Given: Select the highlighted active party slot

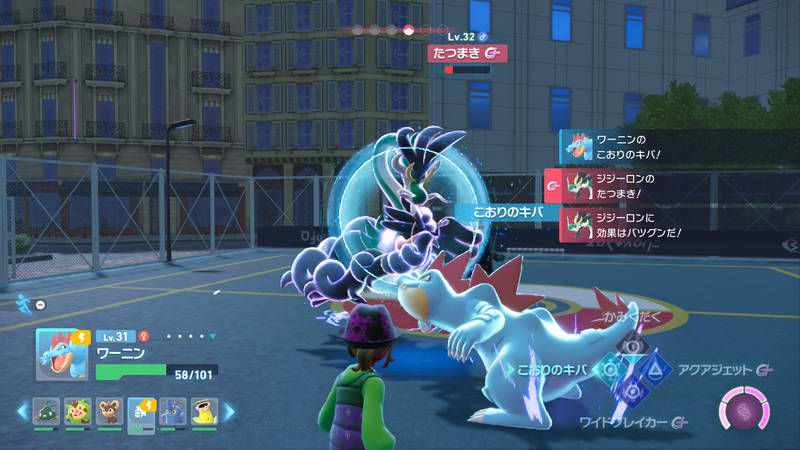Looking at the screenshot, I should [x=141, y=412].
